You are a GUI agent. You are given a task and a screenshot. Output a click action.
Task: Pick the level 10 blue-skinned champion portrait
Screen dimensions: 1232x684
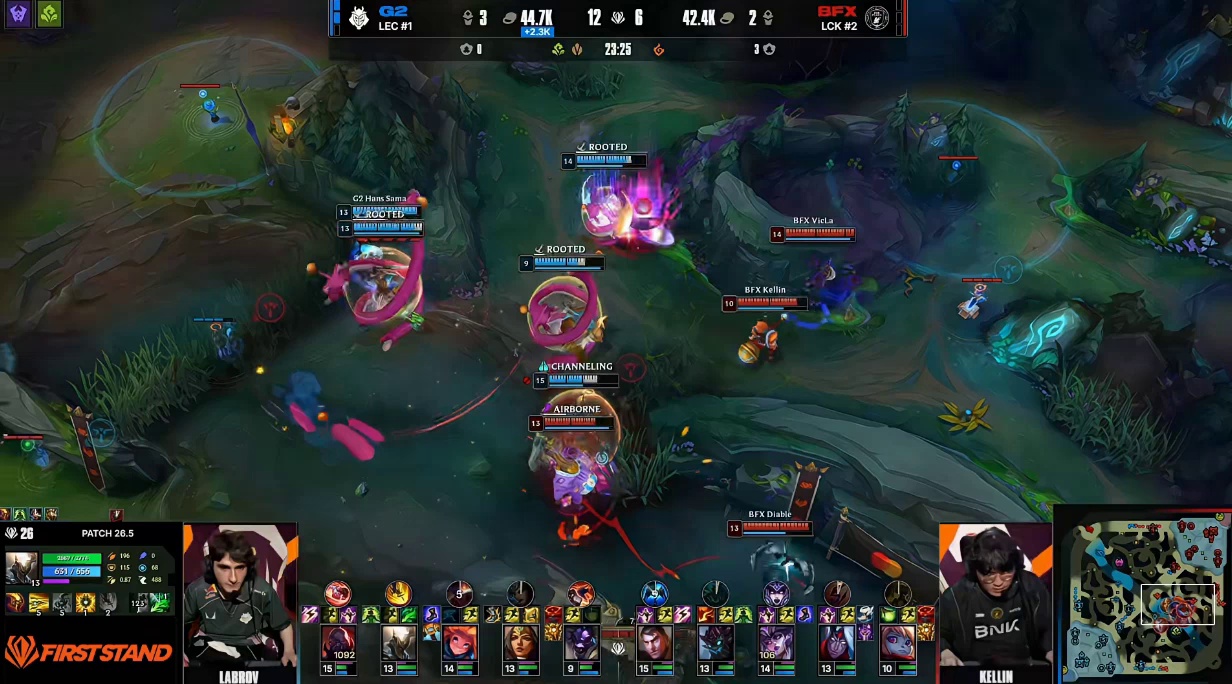click(x=897, y=641)
